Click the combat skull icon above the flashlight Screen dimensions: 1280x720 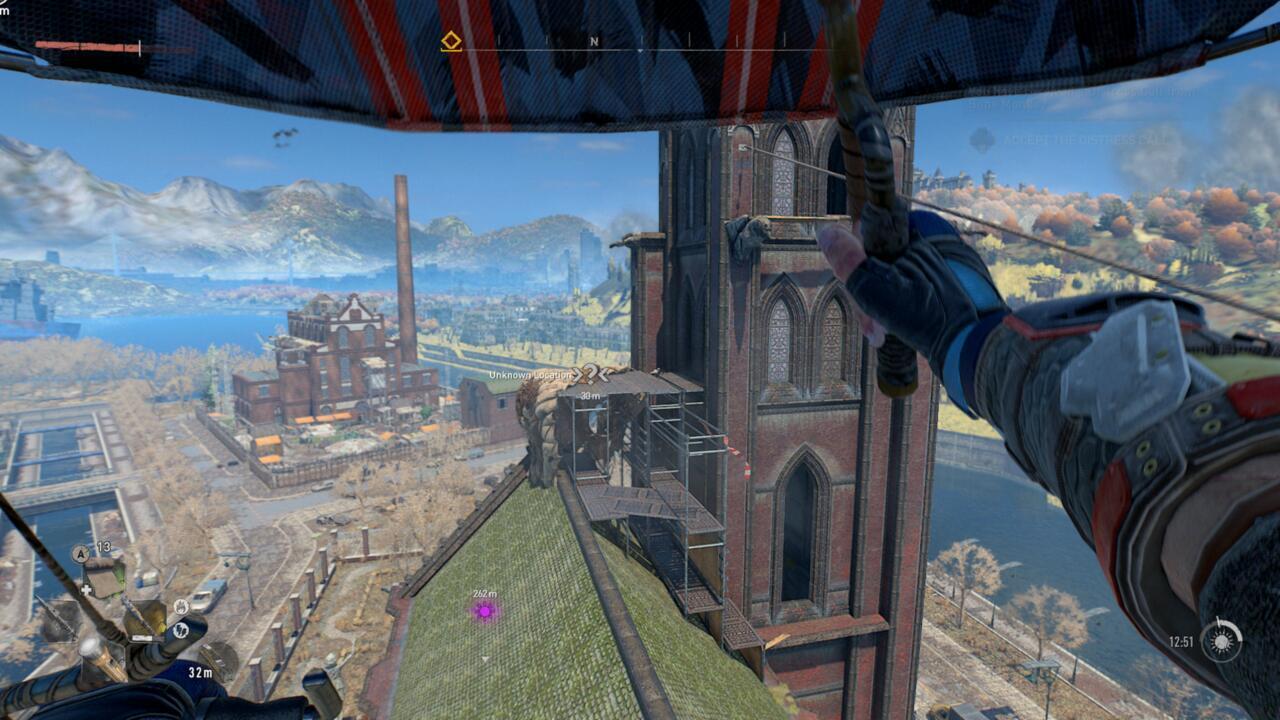click(181, 606)
